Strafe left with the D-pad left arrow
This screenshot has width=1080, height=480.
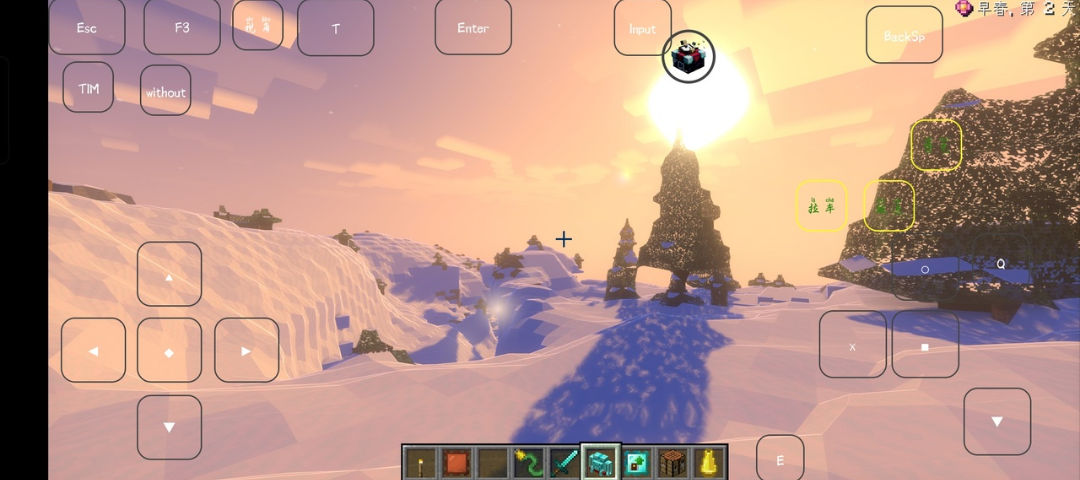(93, 350)
